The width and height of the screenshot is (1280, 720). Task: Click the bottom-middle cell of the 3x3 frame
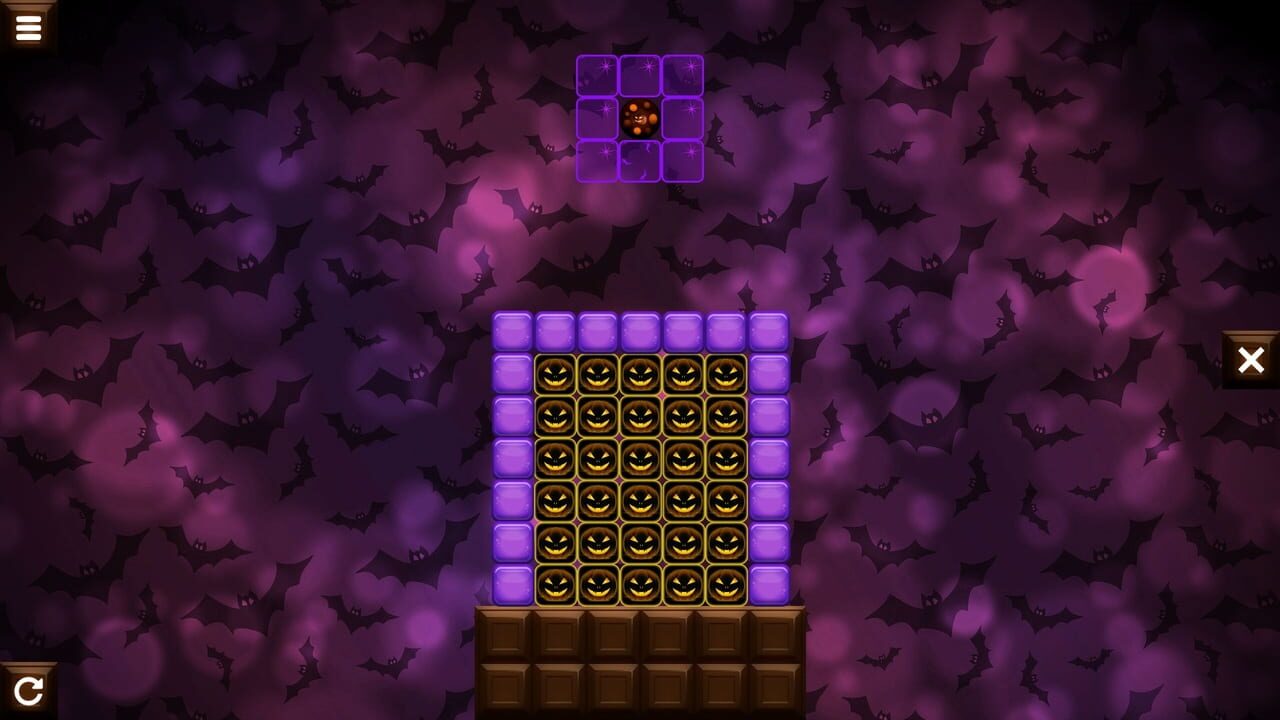[x=639, y=160]
